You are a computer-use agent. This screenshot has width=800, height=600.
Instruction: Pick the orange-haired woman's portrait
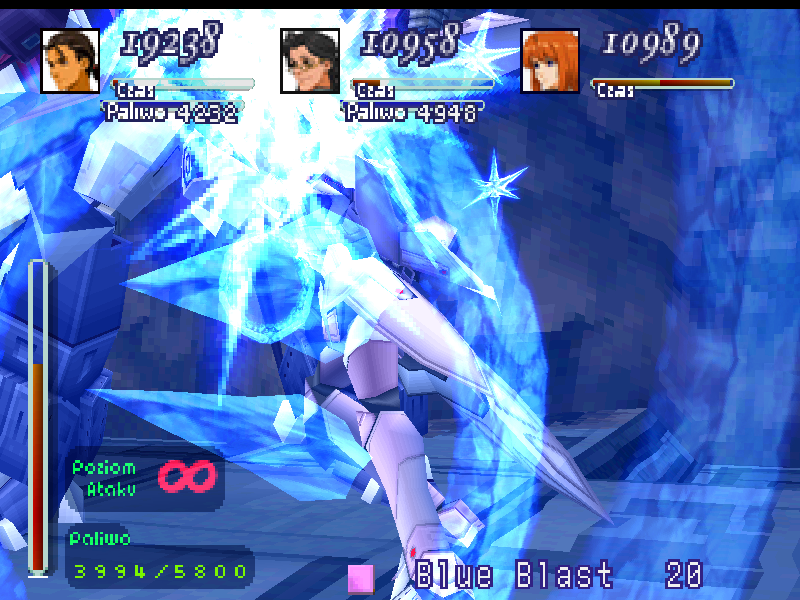click(x=550, y=61)
